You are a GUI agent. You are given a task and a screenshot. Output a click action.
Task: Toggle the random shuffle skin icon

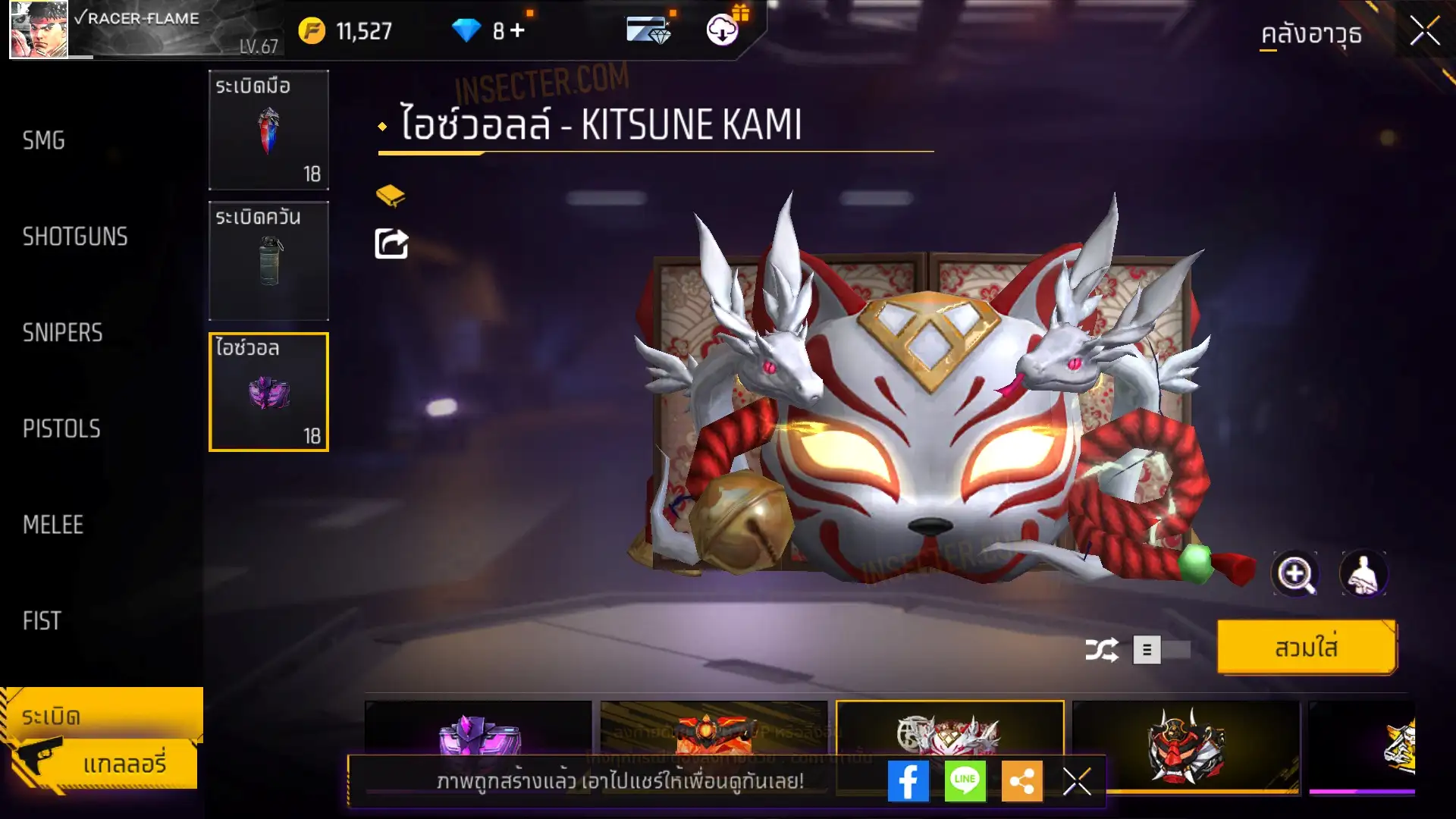(1101, 650)
